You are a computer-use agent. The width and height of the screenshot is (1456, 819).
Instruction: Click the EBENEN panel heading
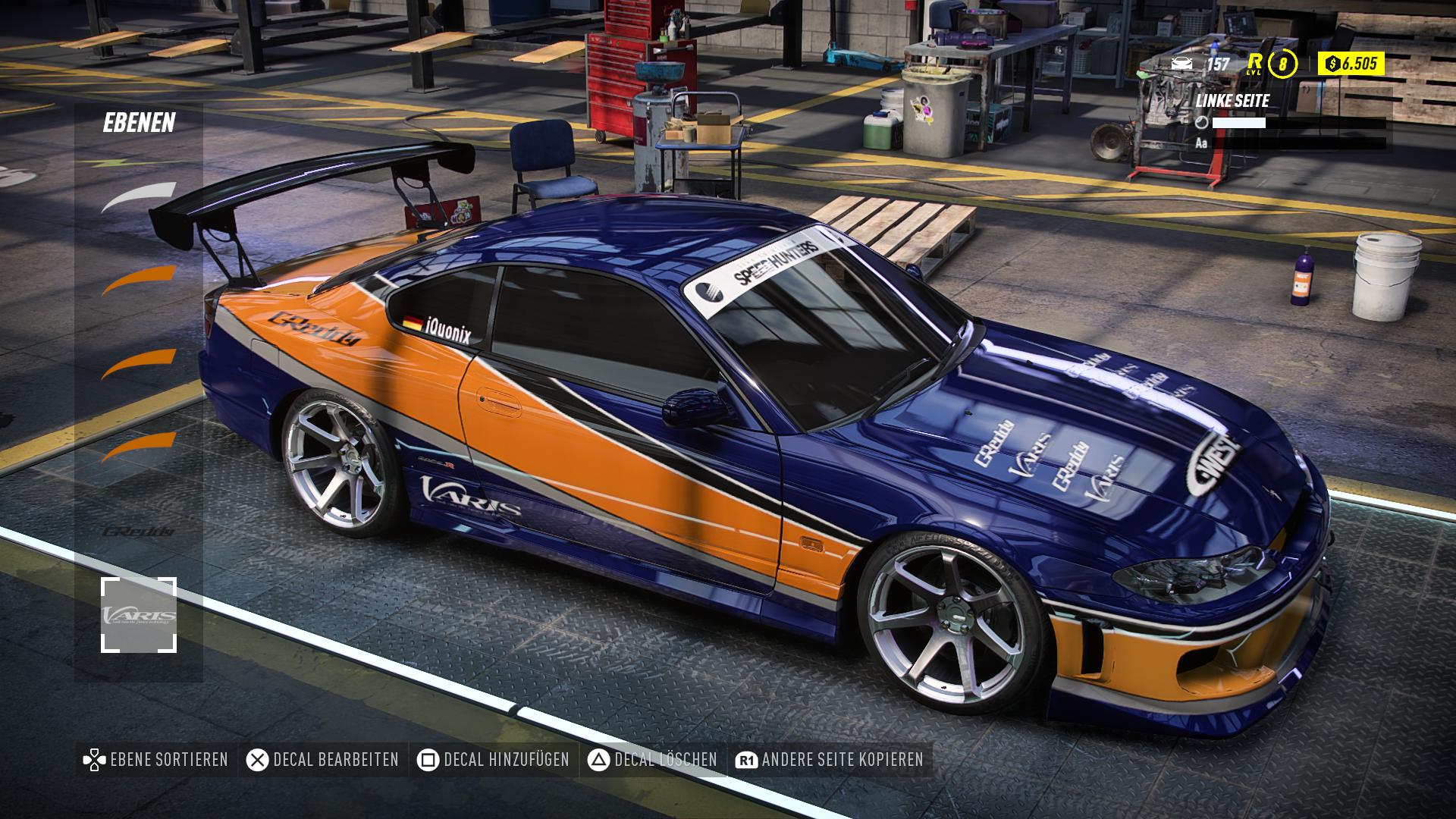140,121
